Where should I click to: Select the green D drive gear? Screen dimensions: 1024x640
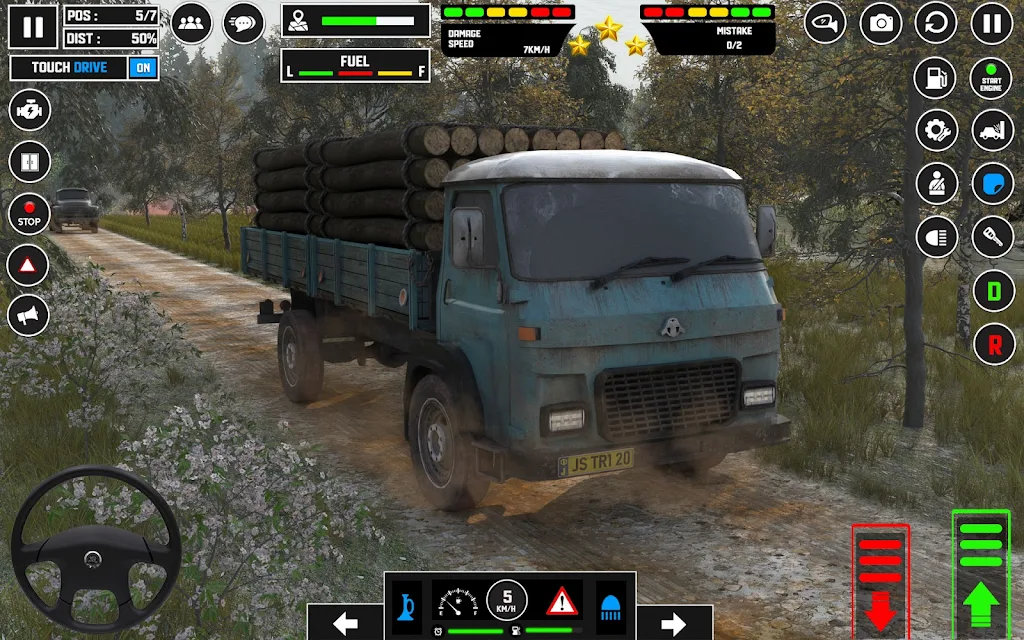pyautogui.click(x=993, y=291)
